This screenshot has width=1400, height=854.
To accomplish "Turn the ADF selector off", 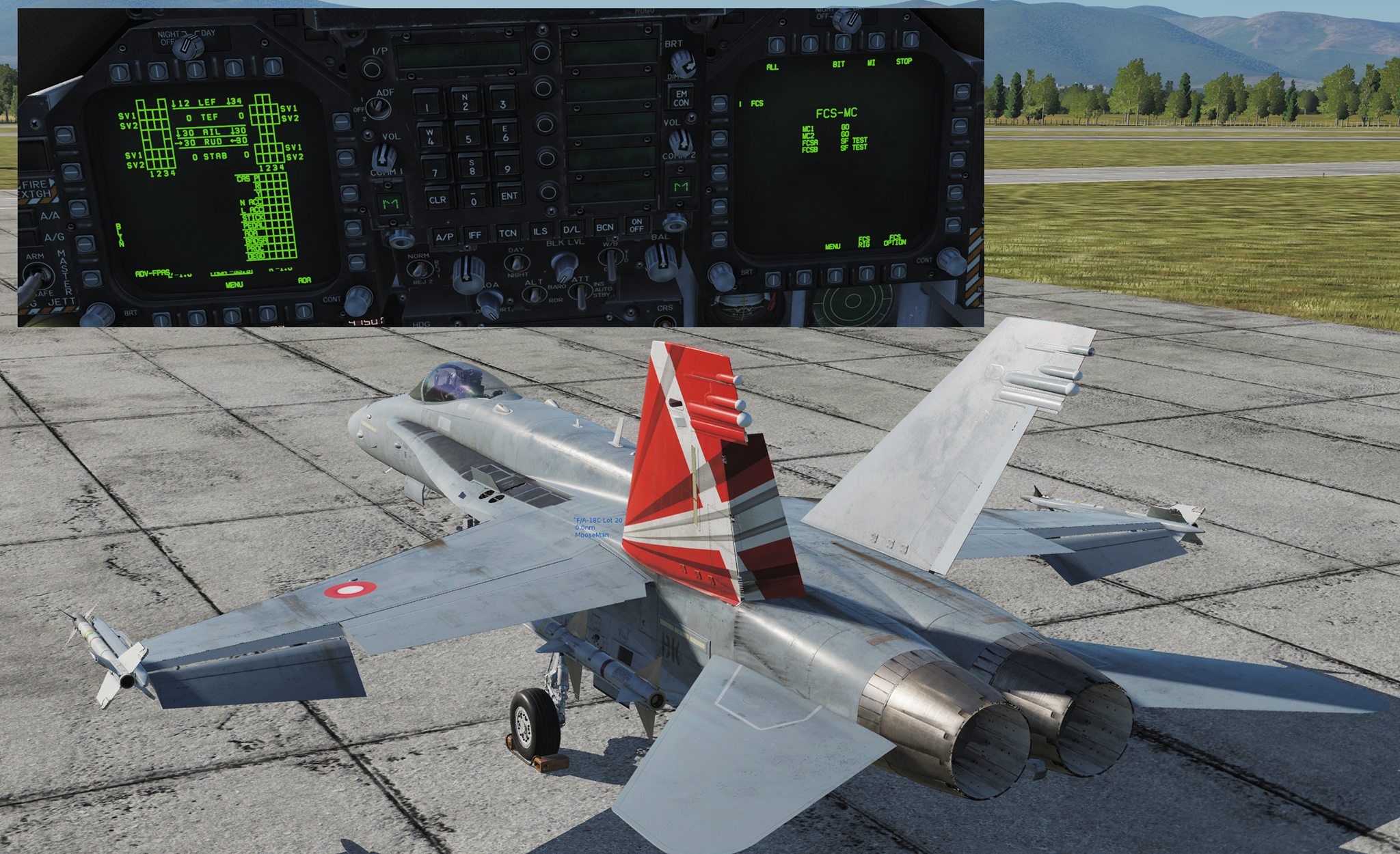I will click(379, 108).
